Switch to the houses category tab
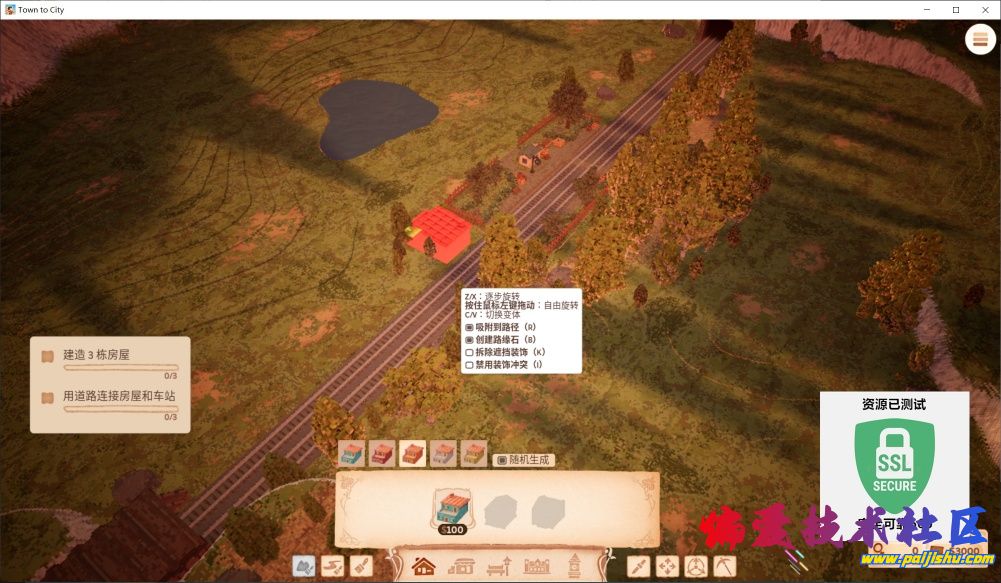1001x583 pixels. point(424,567)
